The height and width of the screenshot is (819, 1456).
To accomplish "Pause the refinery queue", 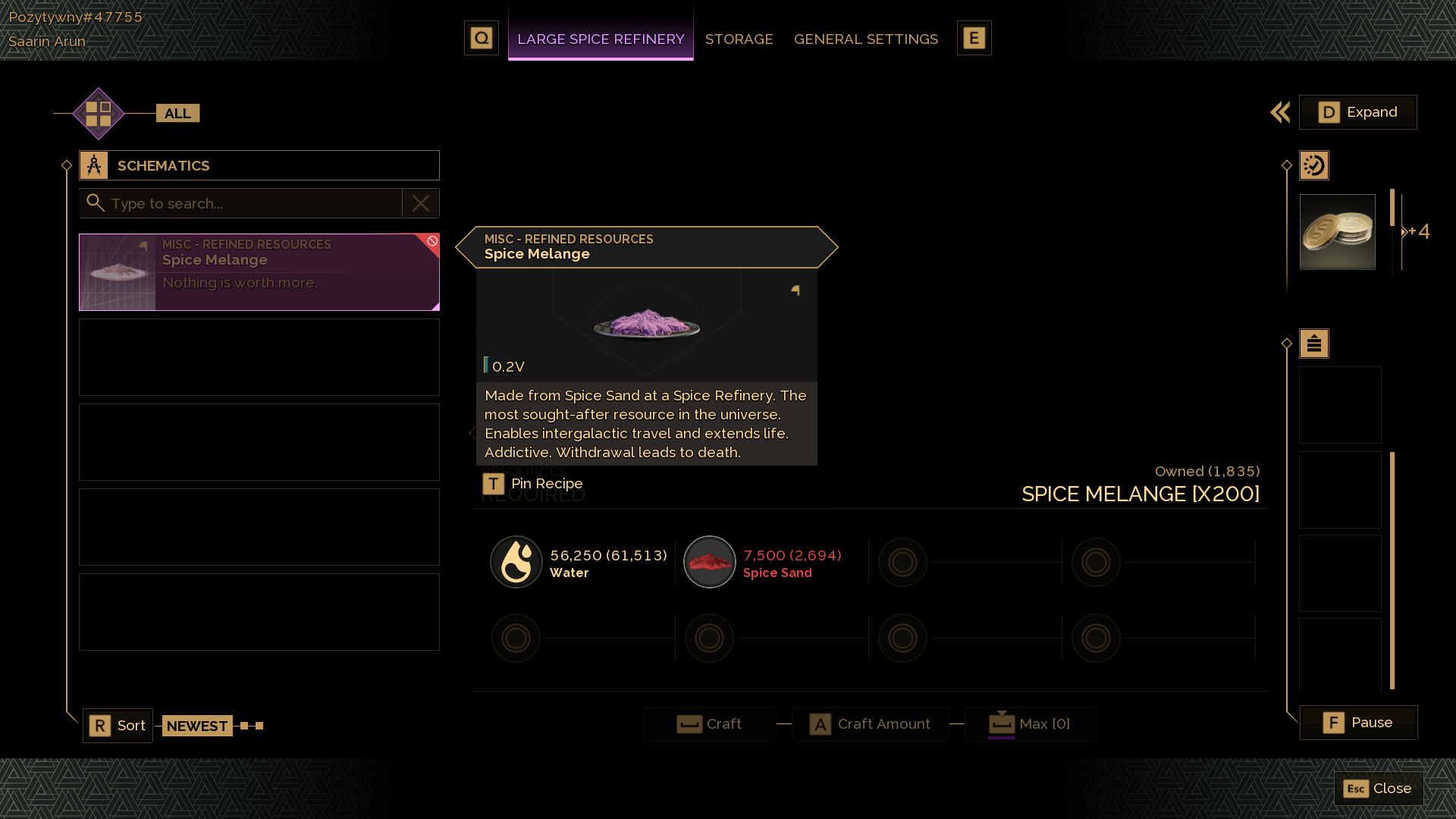I will point(1358,723).
